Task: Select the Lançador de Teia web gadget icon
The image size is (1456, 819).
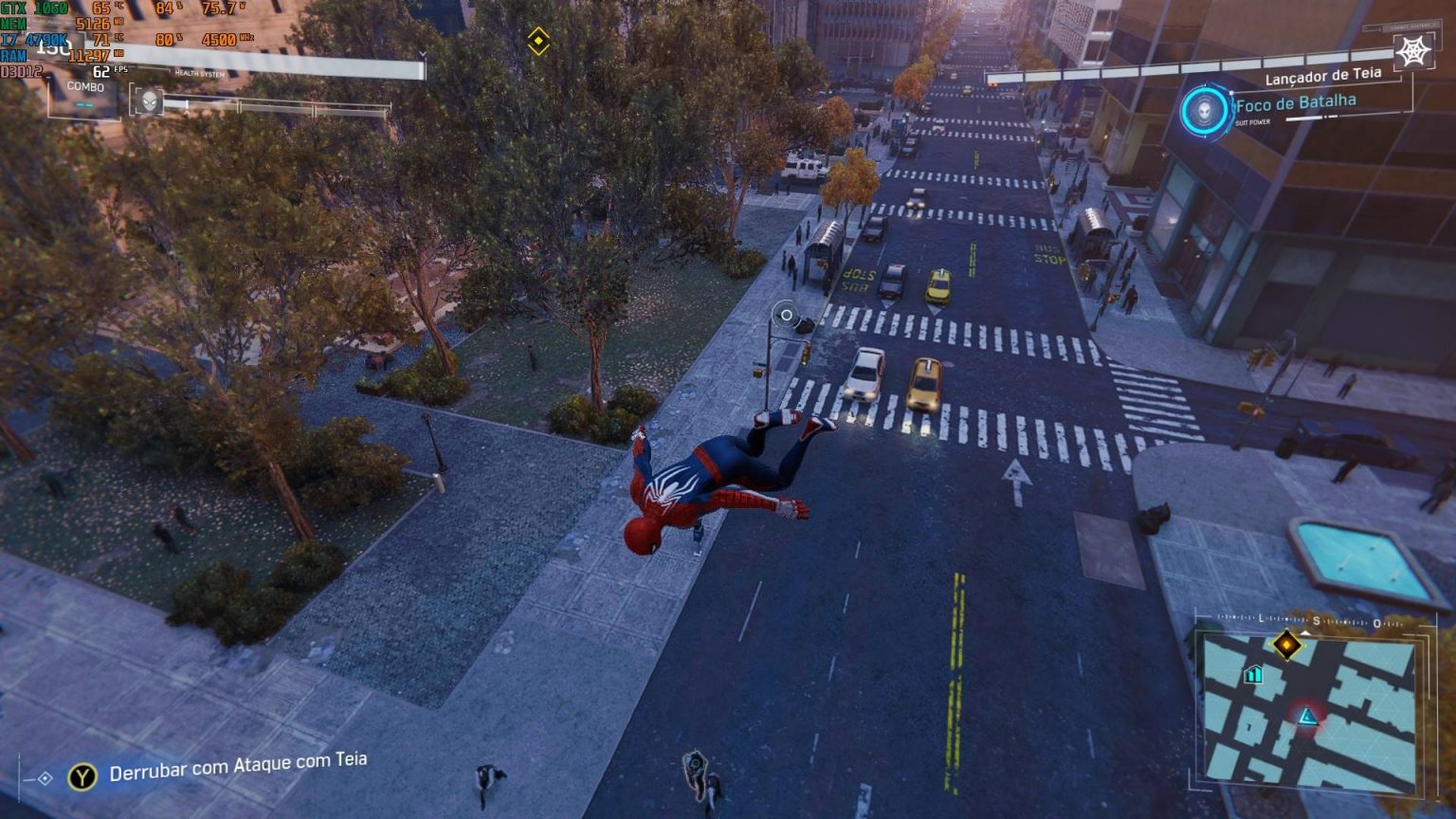Action: pyautogui.click(x=1413, y=52)
